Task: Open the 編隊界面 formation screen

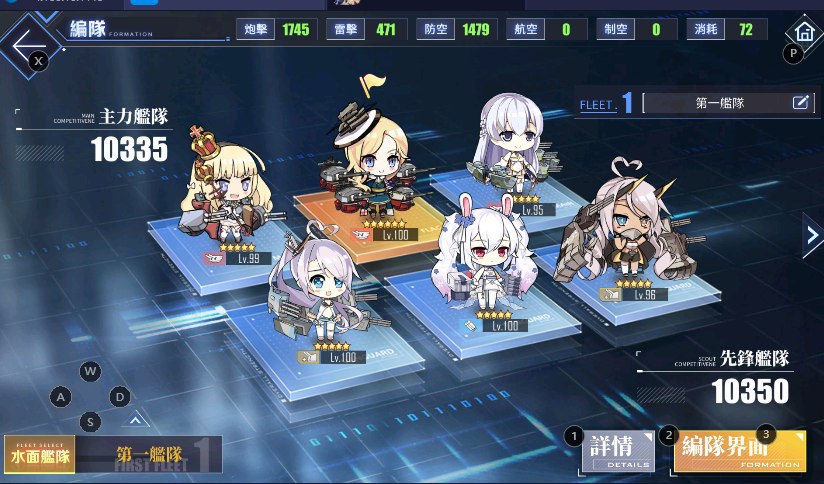Action: (740, 450)
